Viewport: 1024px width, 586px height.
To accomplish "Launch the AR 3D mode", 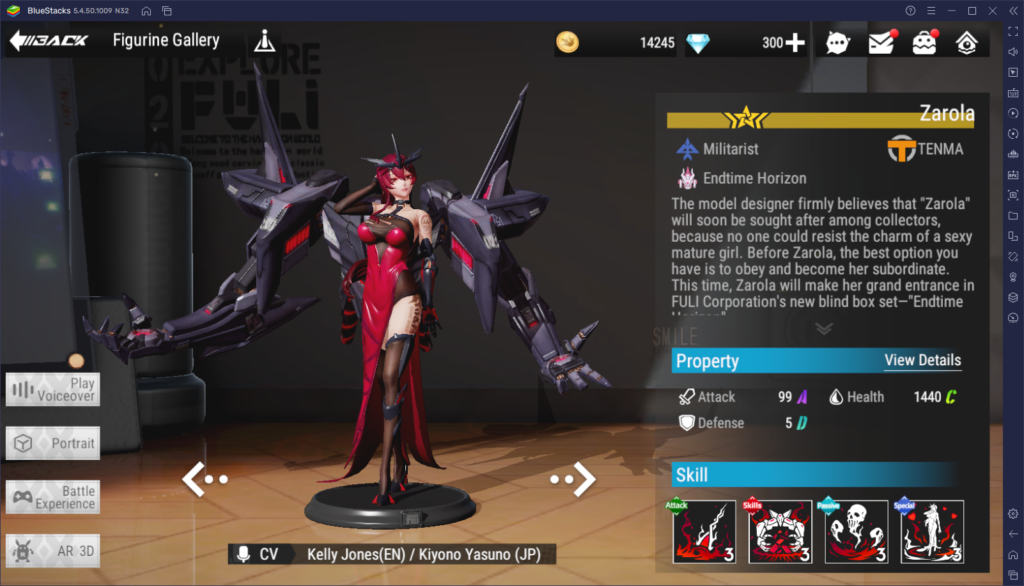I will point(53,551).
